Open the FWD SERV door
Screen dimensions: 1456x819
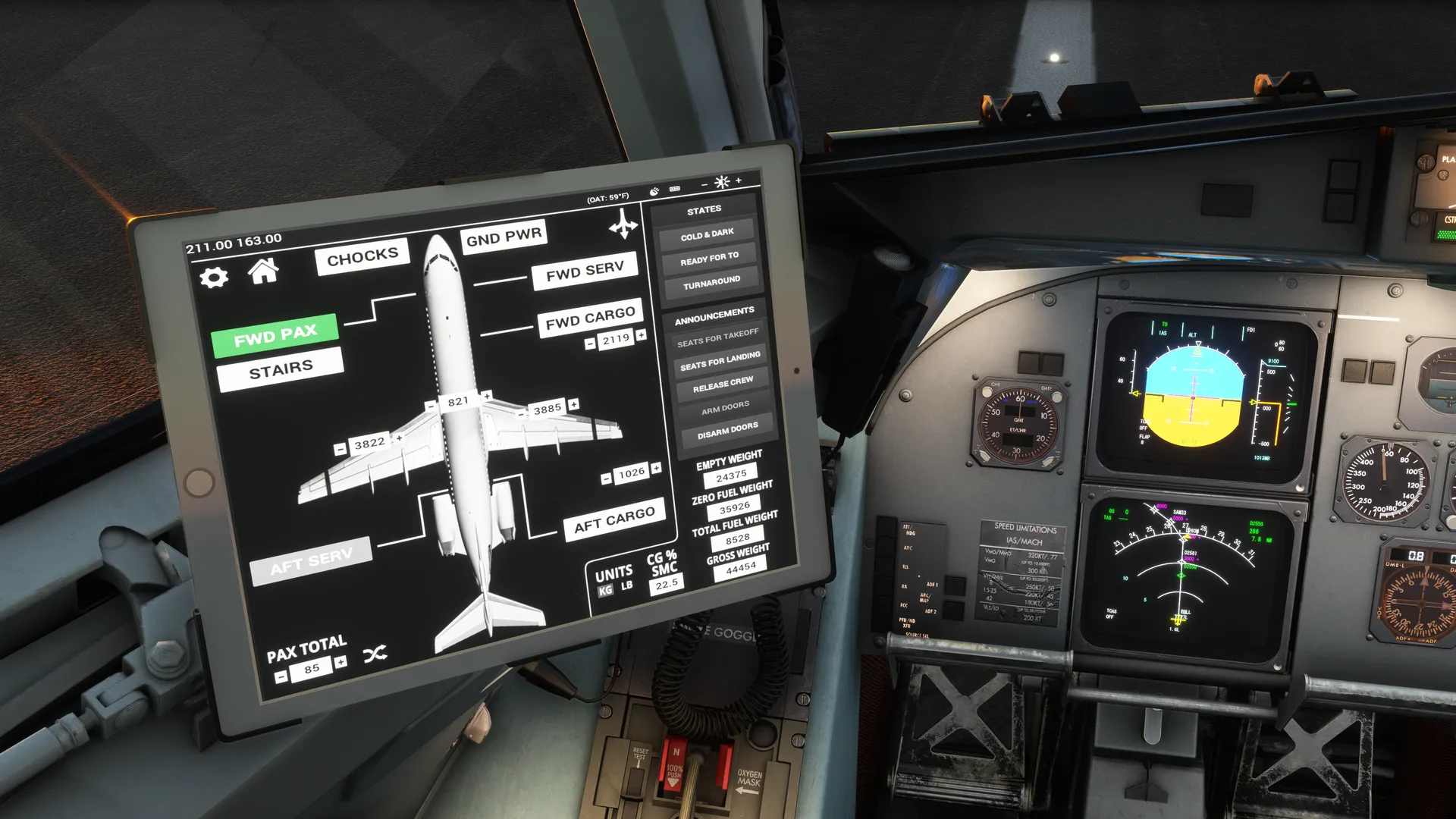pos(585,271)
